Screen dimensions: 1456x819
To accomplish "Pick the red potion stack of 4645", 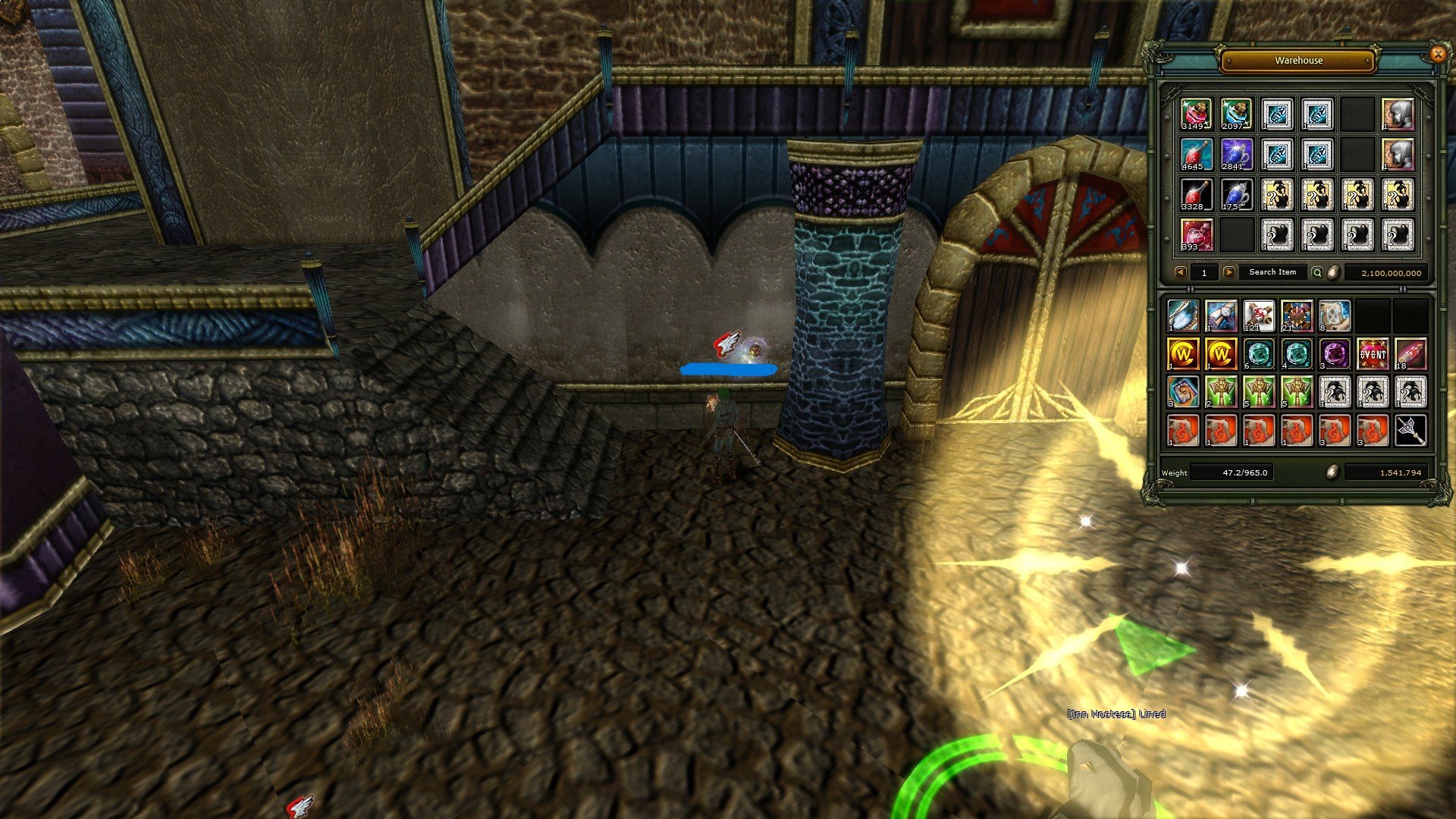I will [x=1196, y=154].
